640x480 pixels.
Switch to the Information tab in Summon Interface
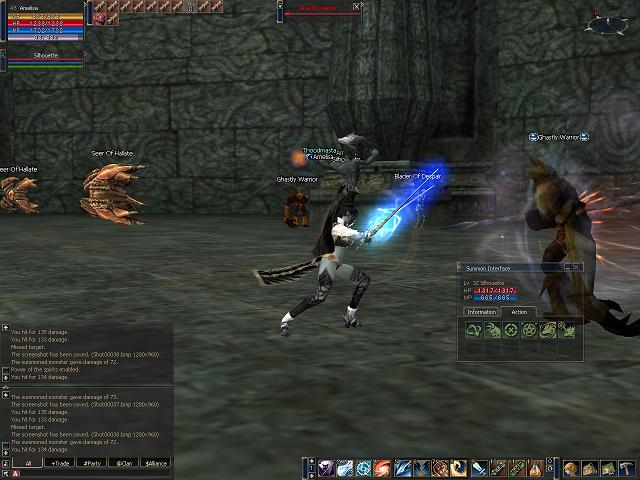point(480,312)
